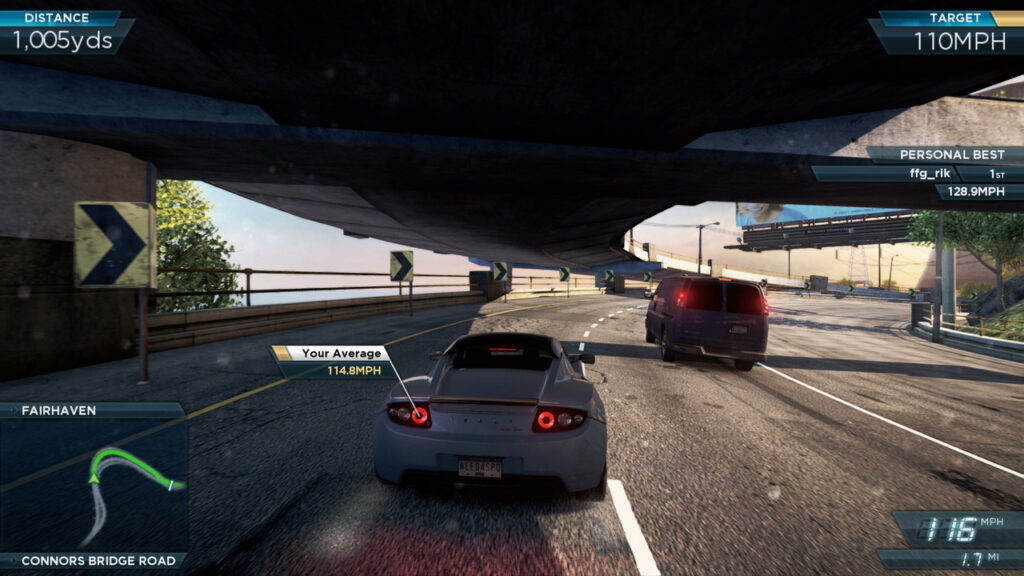Open the Fairhaven route minimap
Viewport: 1024px width, 576px height.
[x=94, y=484]
